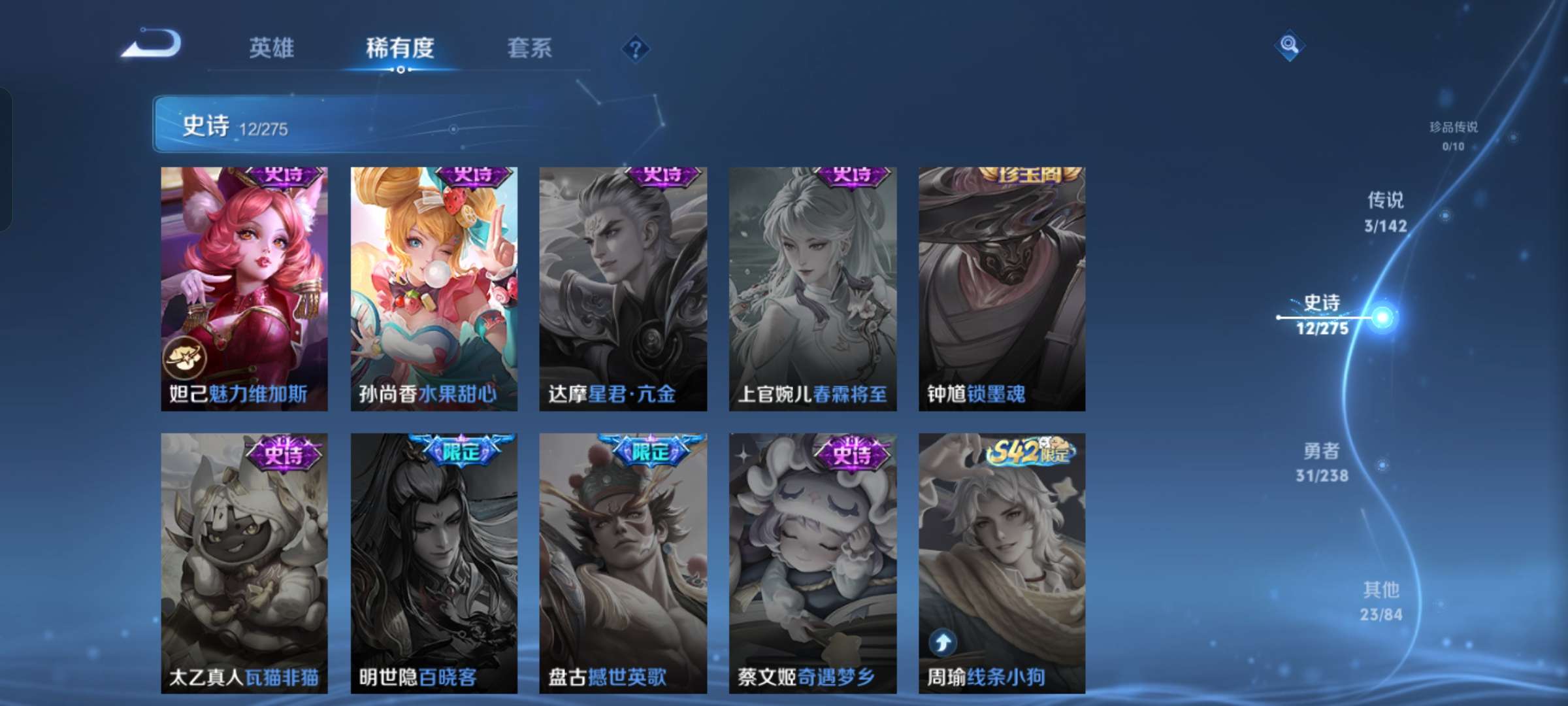Viewport: 1568px width, 706px height.
Task: Switch to the 套系 tab
Action: [x=531, y=47]
